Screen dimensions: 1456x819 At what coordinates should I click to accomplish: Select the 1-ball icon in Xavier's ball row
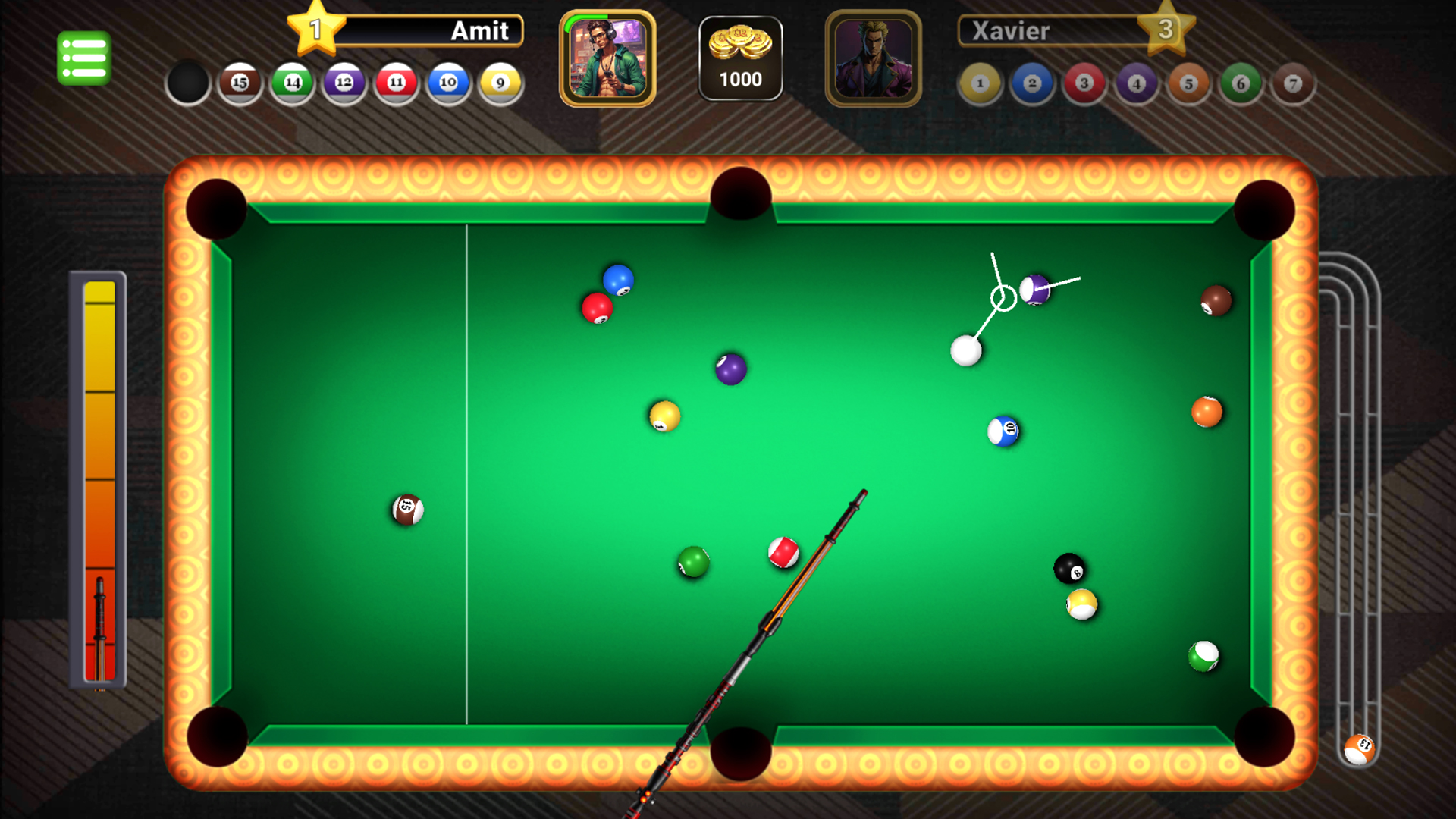[978, 83]
